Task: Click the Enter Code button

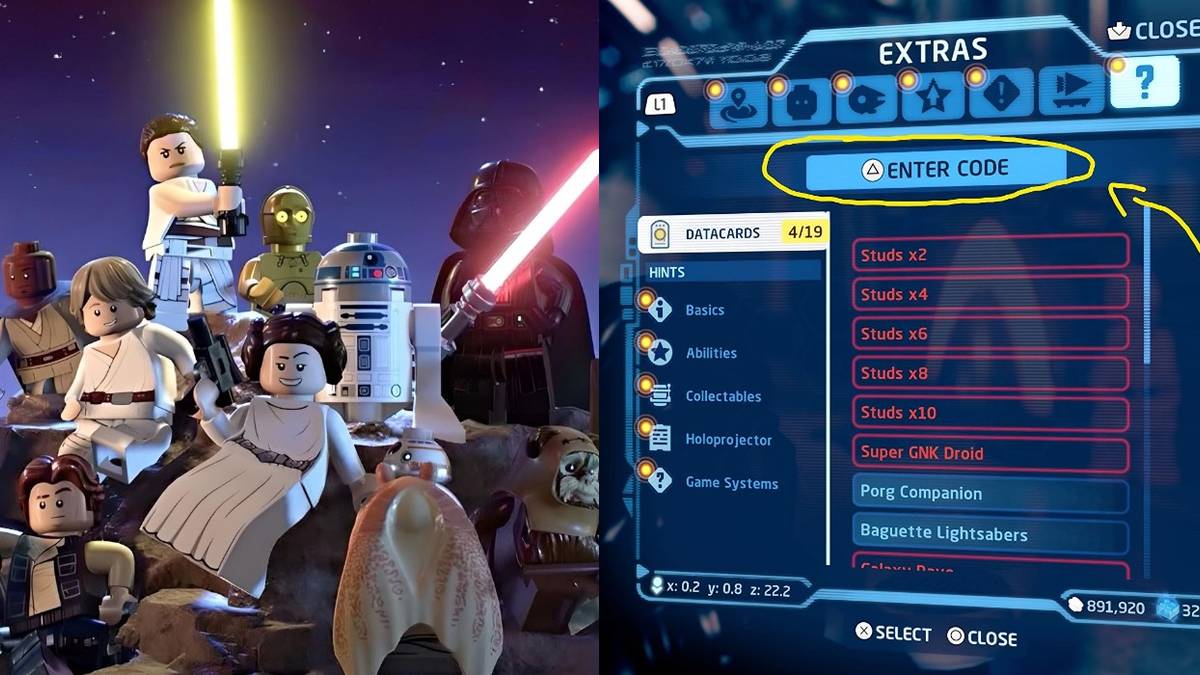Action: tap(934, 169)
